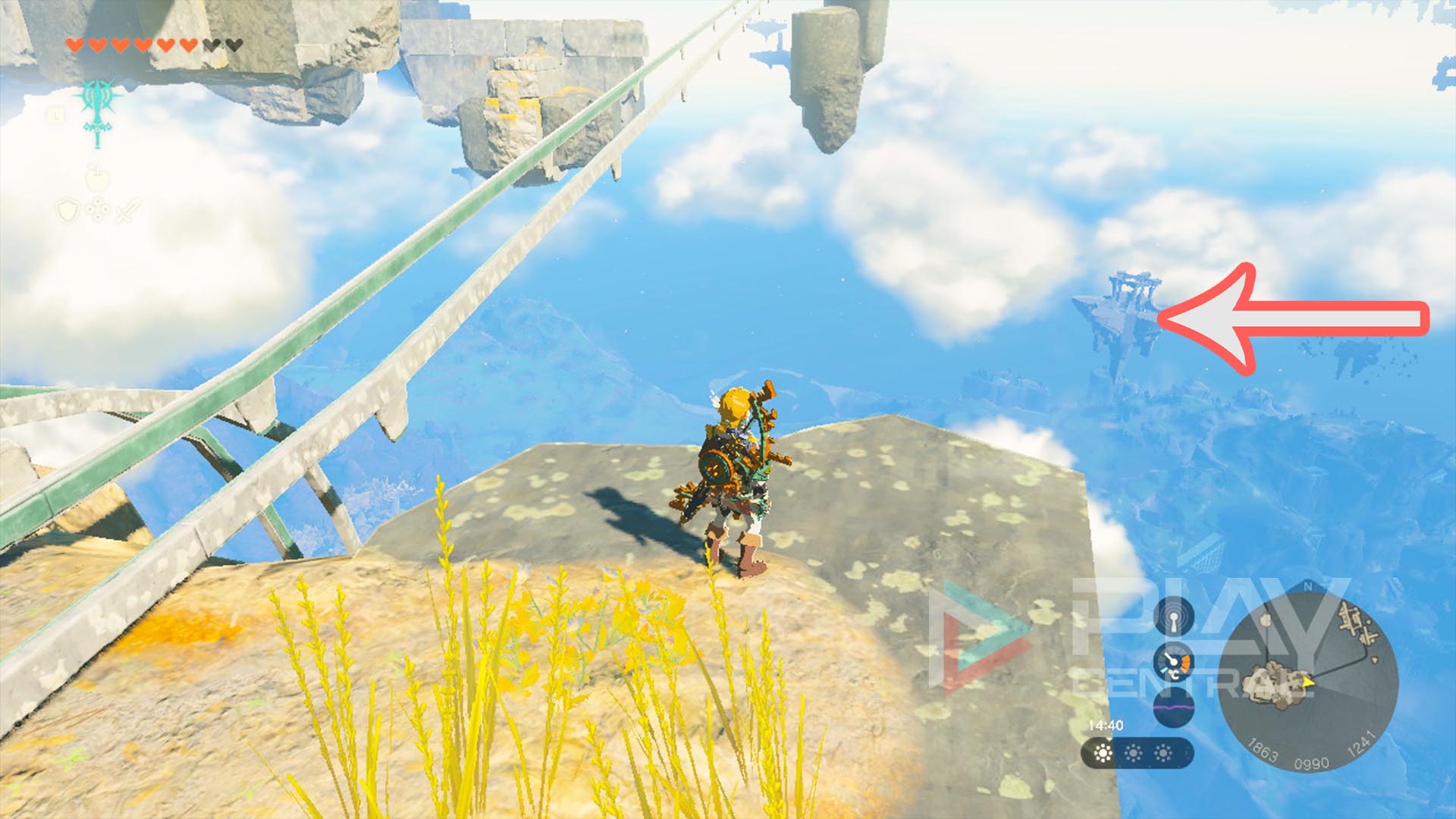This screenshot has height=819, width=1456.
Task: Toggle the first sunny weather forecast symbol
Action: (1103, 752)
